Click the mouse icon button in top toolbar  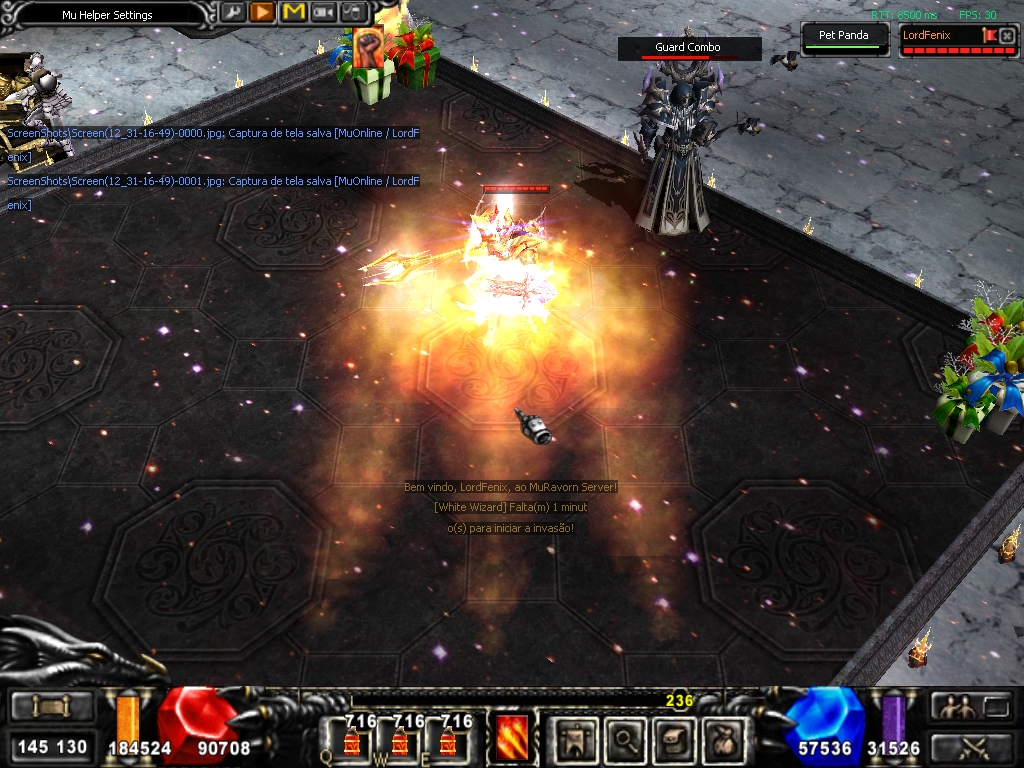tap(354, 12)
